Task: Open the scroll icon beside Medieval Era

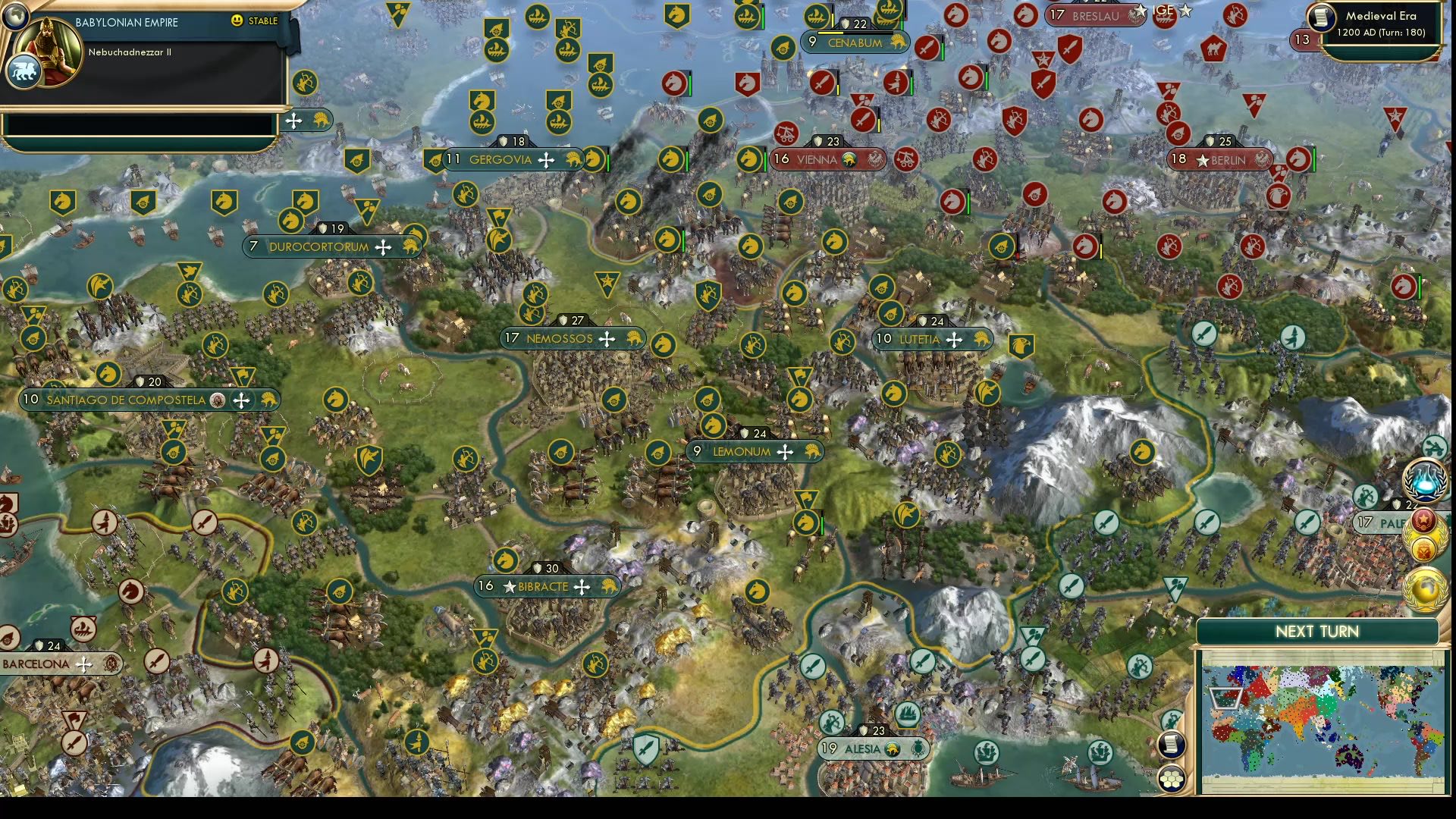Action: click(1321, 17)
